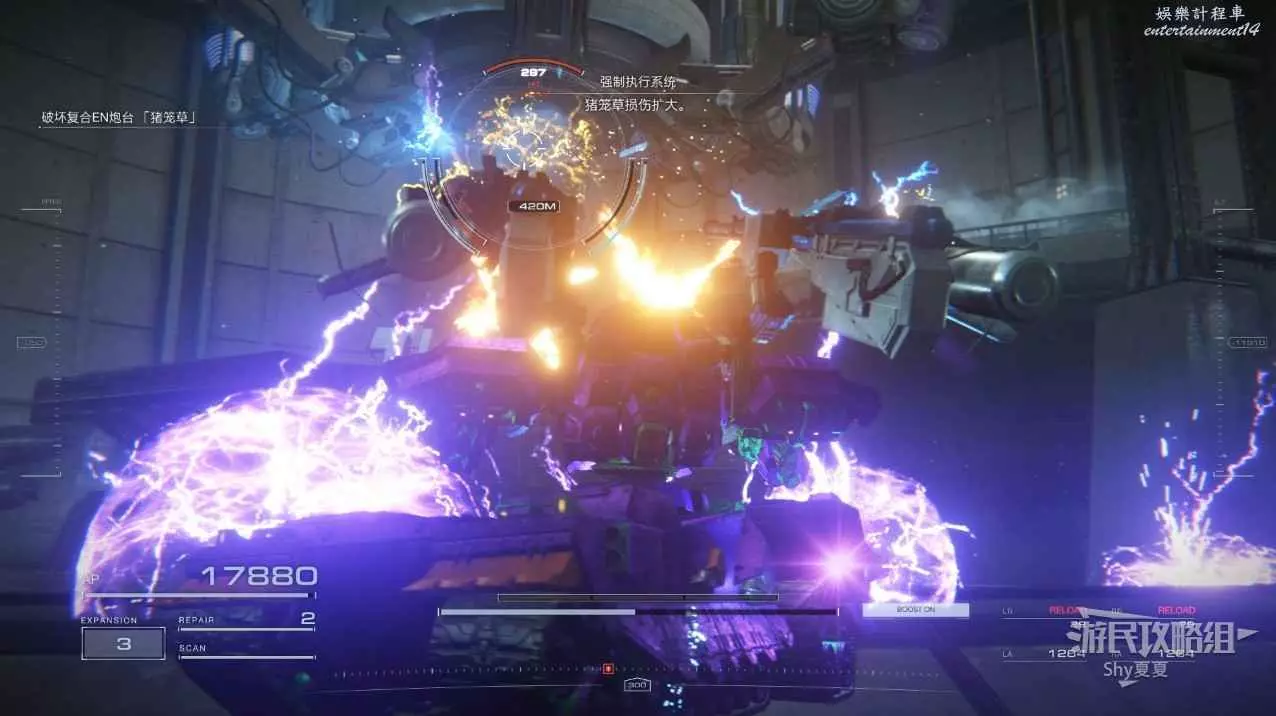Screen dimensions: 1276x716
Task: Click the red compass target marker
Action: click(607, 668)
